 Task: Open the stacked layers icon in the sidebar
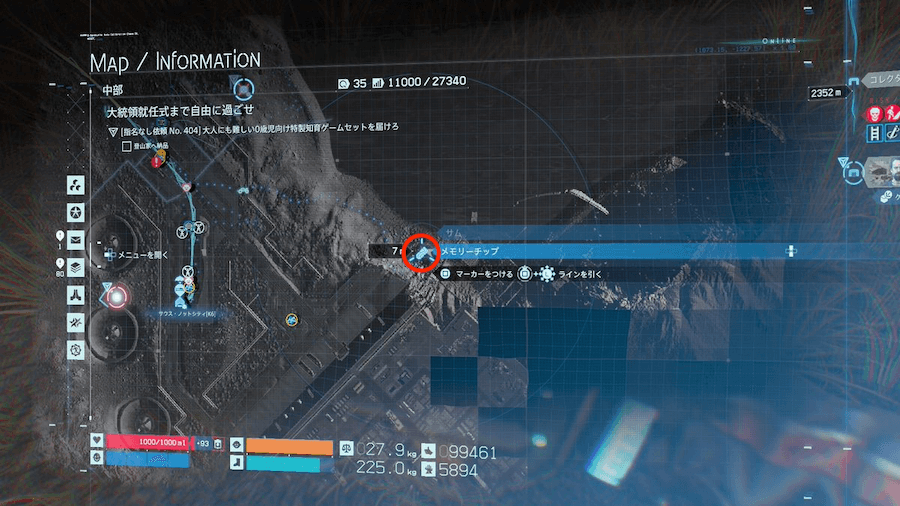pyautogui.click(x=75, y=267)
